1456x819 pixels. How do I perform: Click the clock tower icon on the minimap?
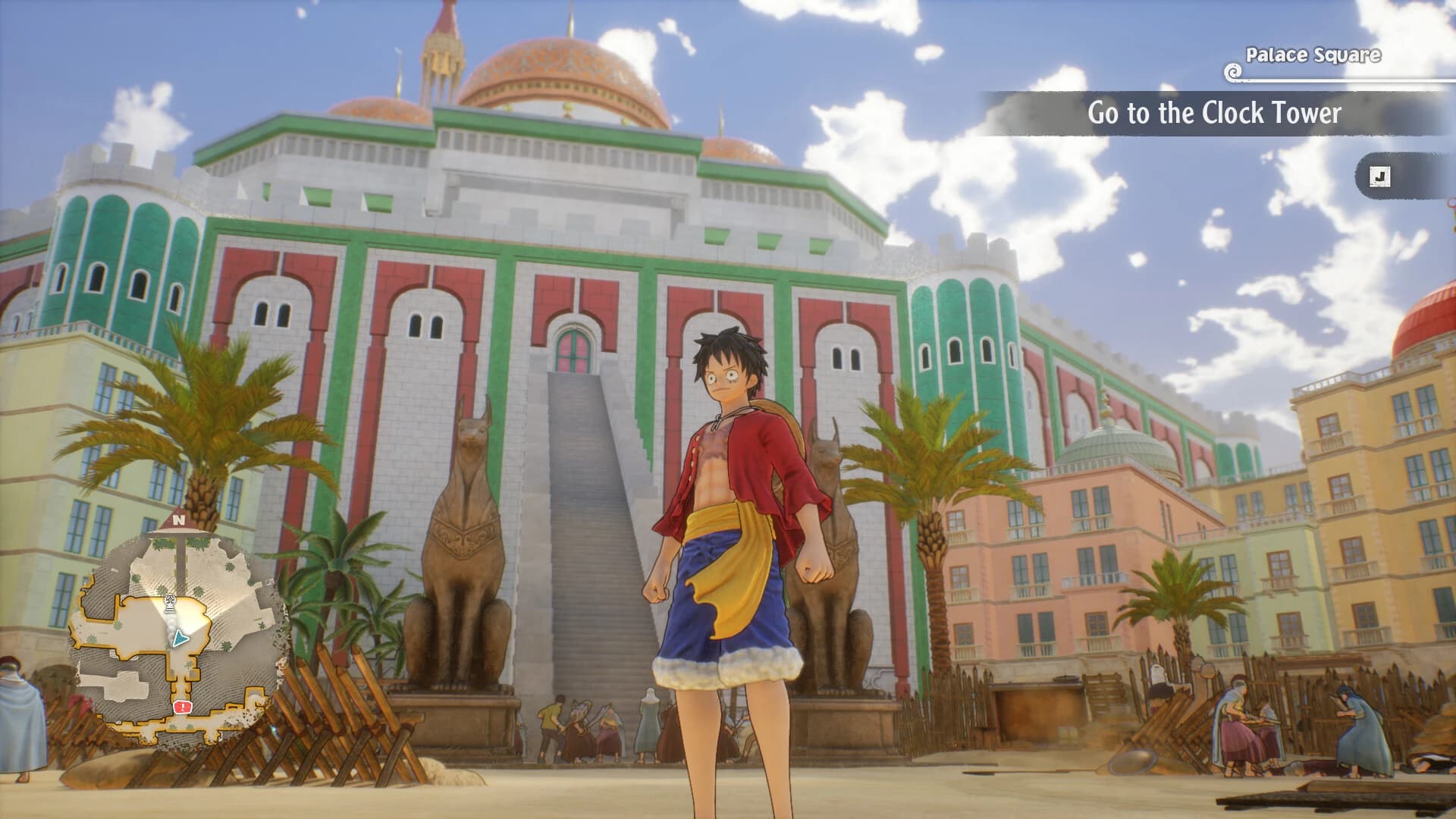[x=171, y=604]
